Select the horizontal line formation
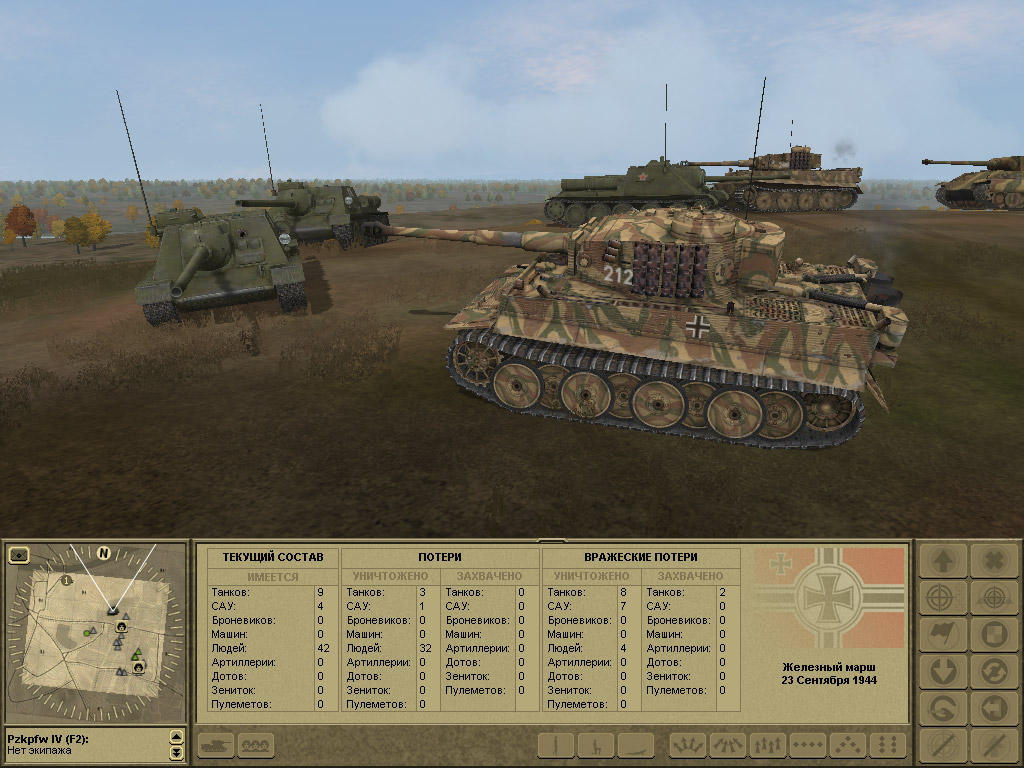 808,745
